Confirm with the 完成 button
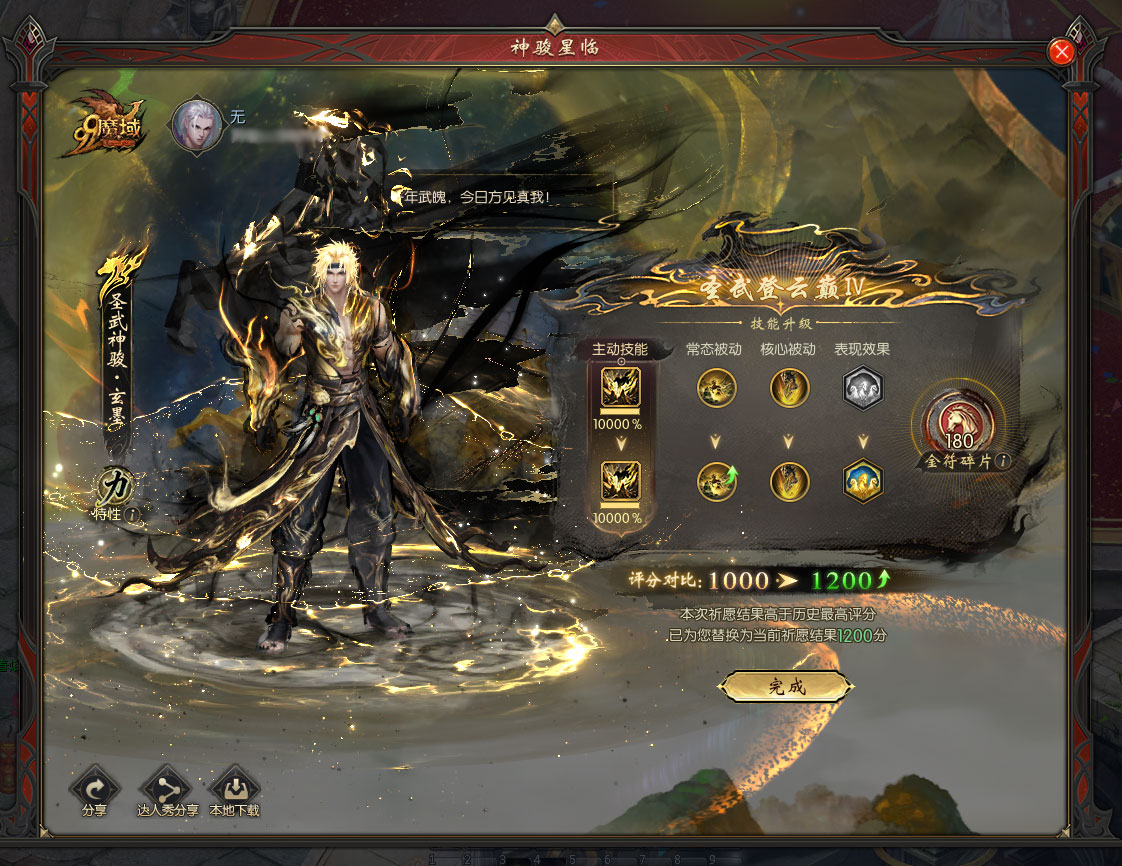The width and height of the screenshot is (1122, 866). (786, 686)
